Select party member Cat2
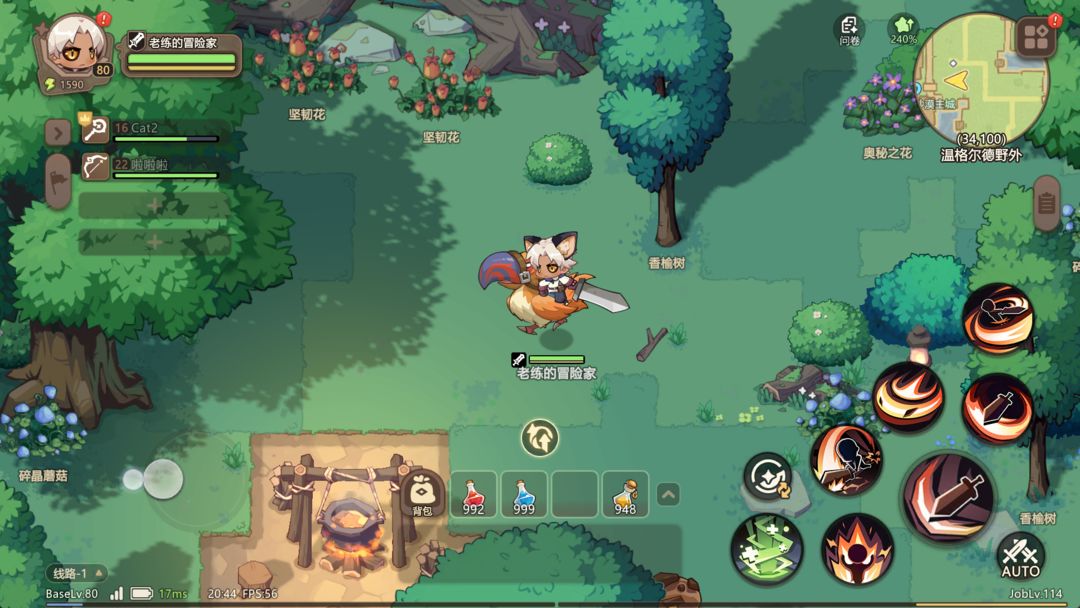 pos(150,131)
